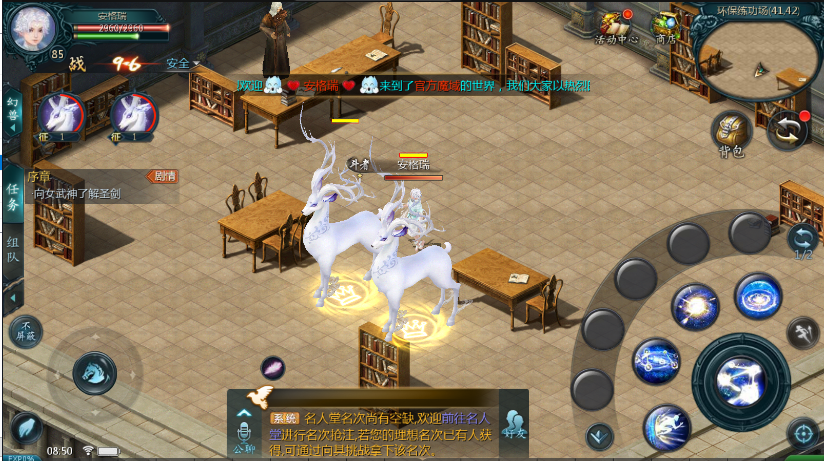Expand the 安全 mode dropdown

coord(181,64)
